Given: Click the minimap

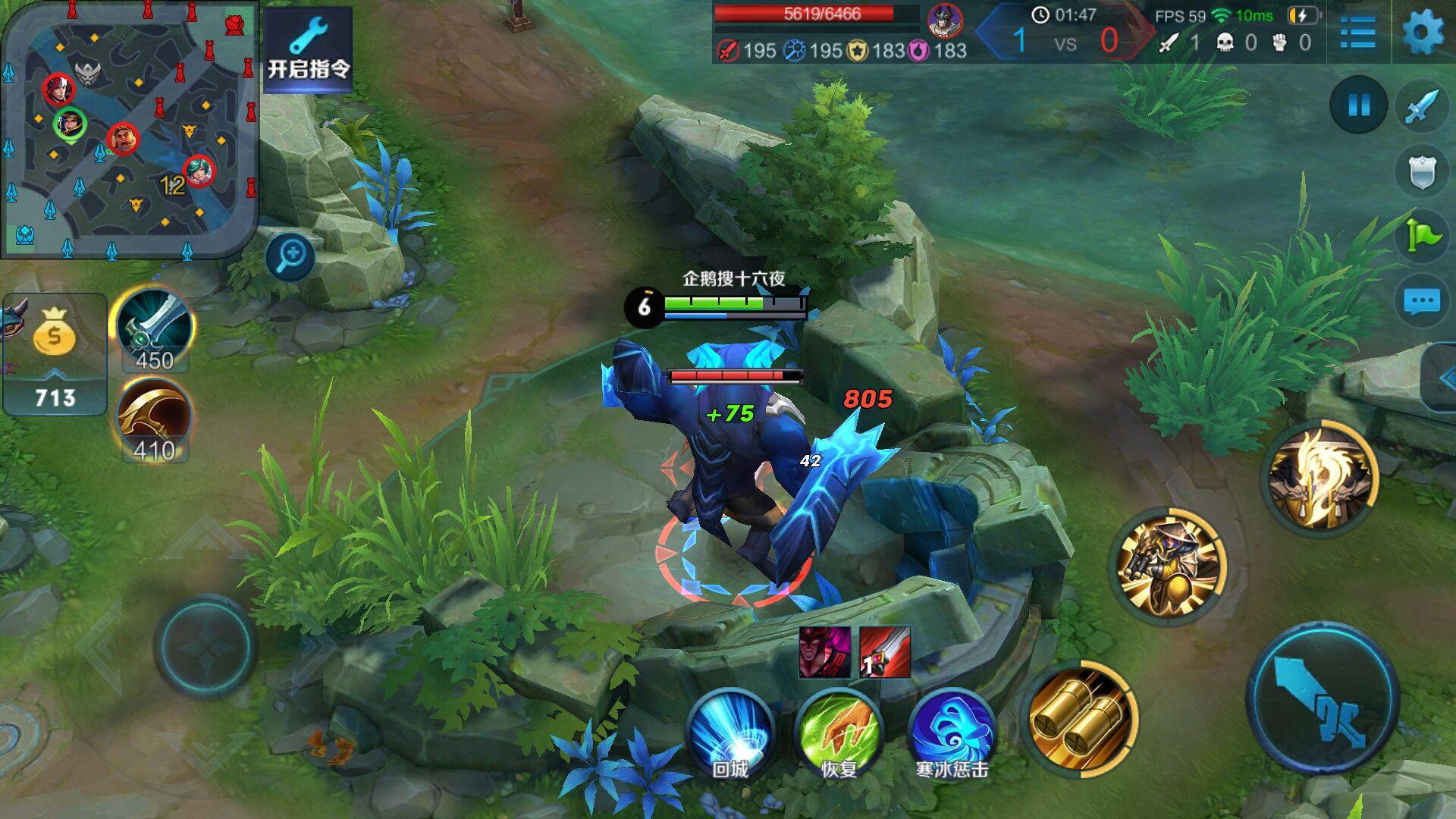Looking at the screenshot, I should tap(129, 129).
